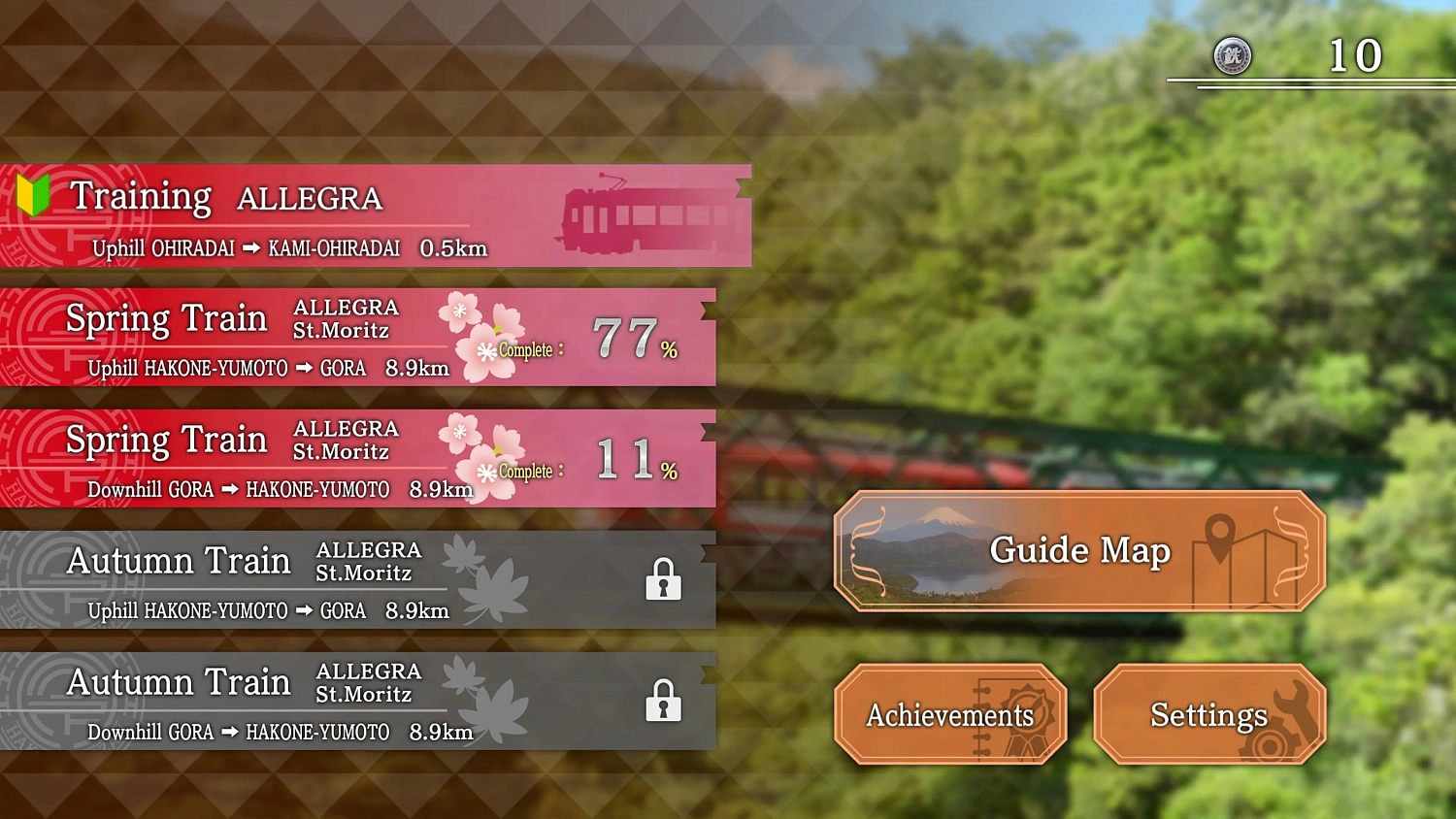The image size is (1456, 819).
Task: Click the lock on downhill Autumn Train stage
Action: tap(663, 701)
